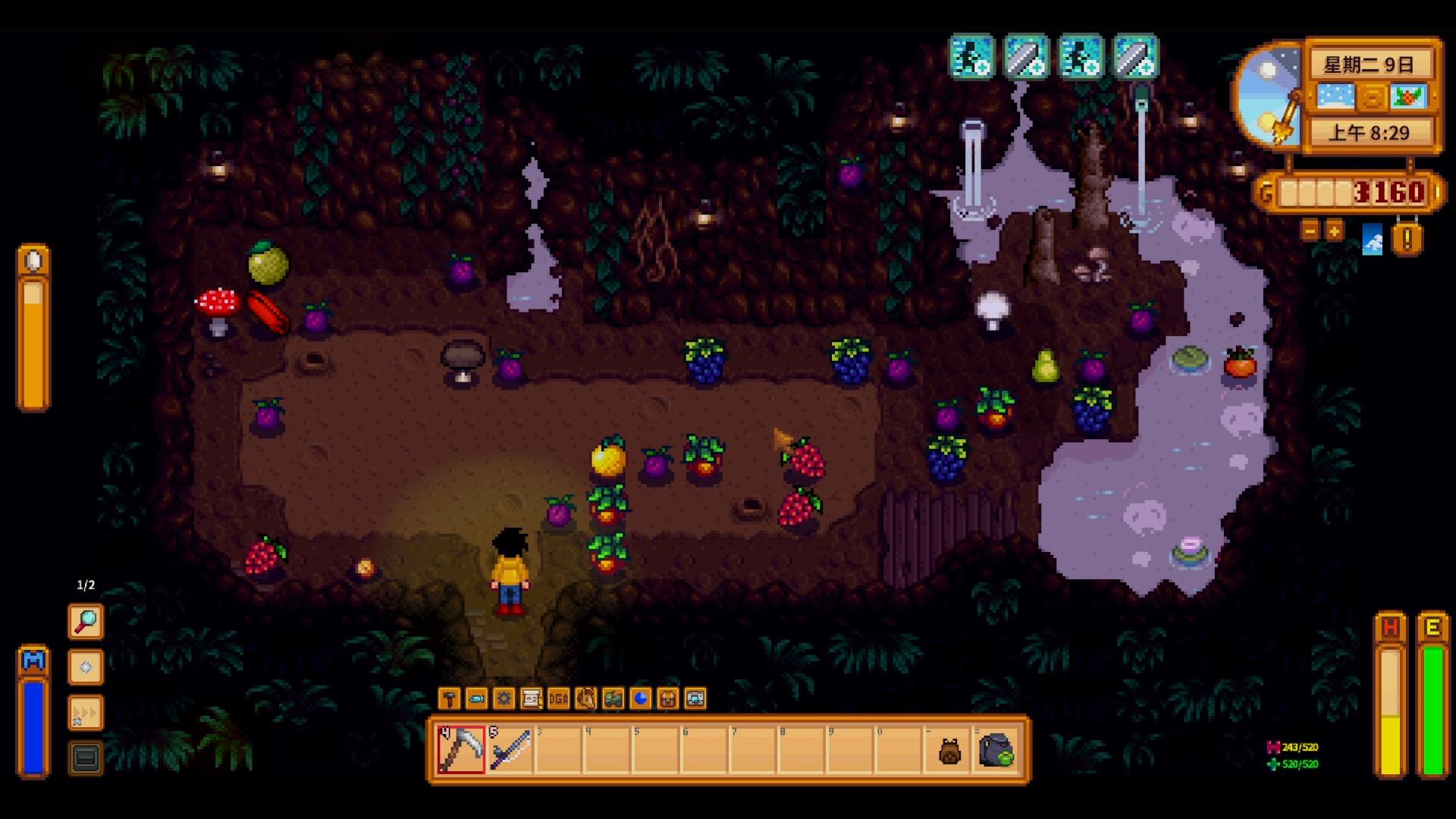This screenshot has height=819, width=1456.
Task: Zoom in with the plus button
Action: pyautogui.click(x=1334, y=230)
